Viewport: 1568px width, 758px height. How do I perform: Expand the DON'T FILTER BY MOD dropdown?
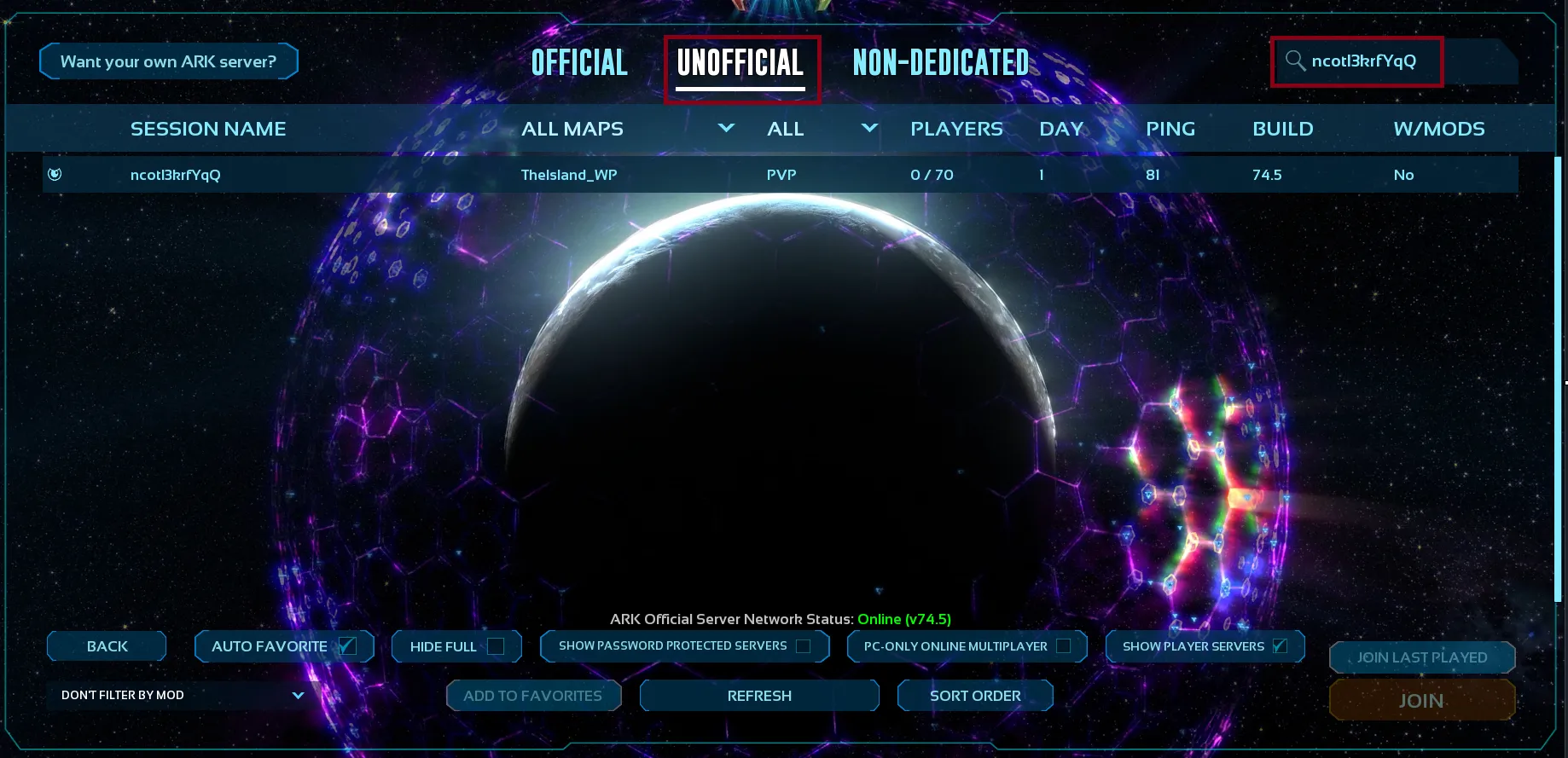click(x=179, y=695)
